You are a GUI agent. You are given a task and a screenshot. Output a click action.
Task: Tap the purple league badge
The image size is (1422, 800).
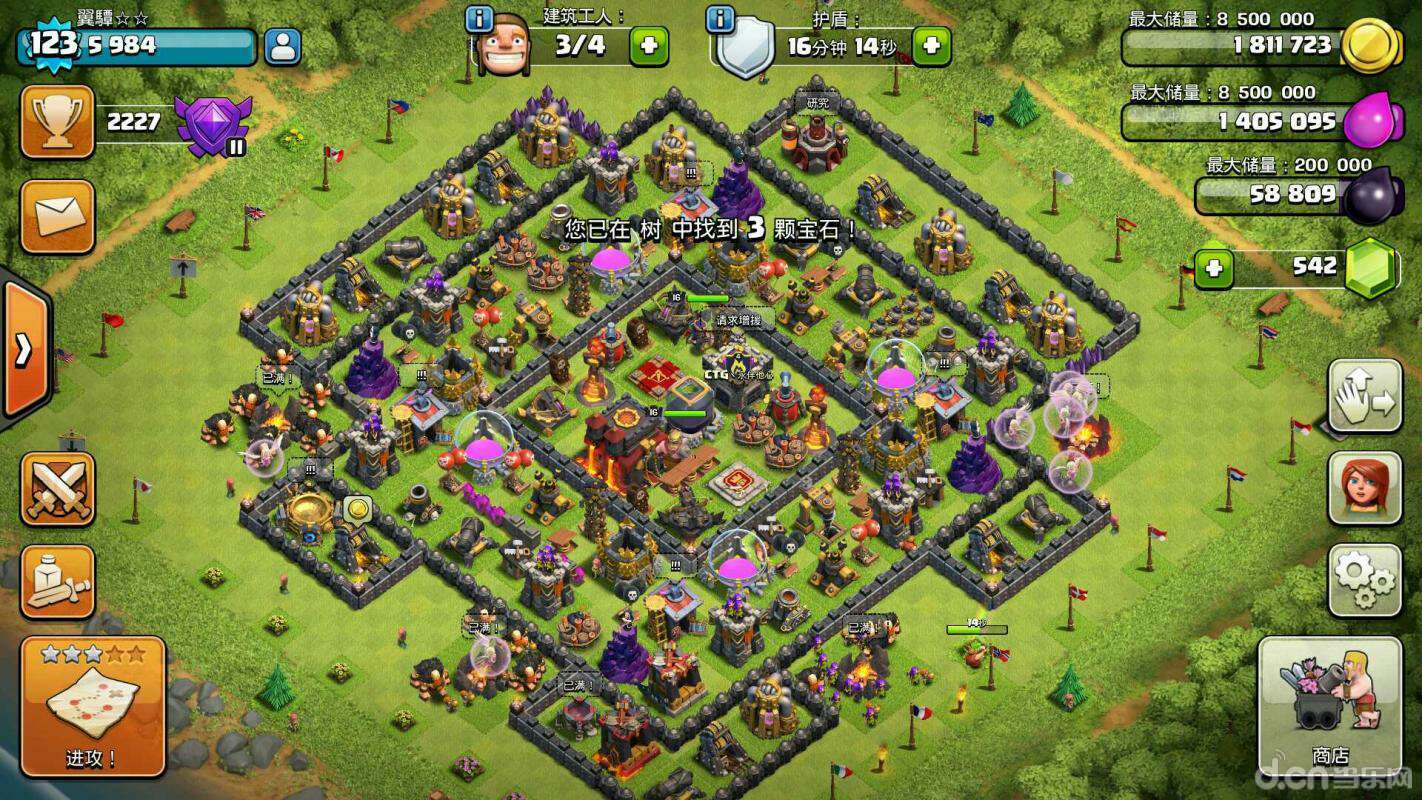coord(210,125)
